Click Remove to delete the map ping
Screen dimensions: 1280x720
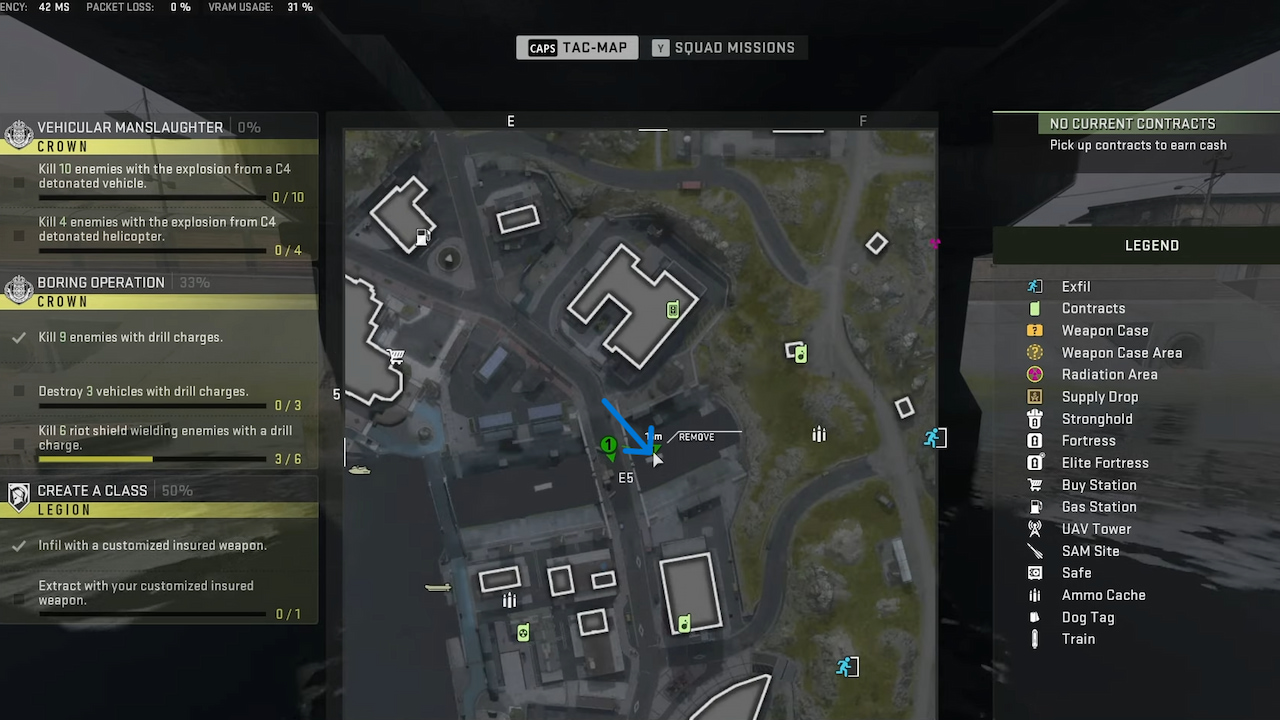tap(696, 436)
